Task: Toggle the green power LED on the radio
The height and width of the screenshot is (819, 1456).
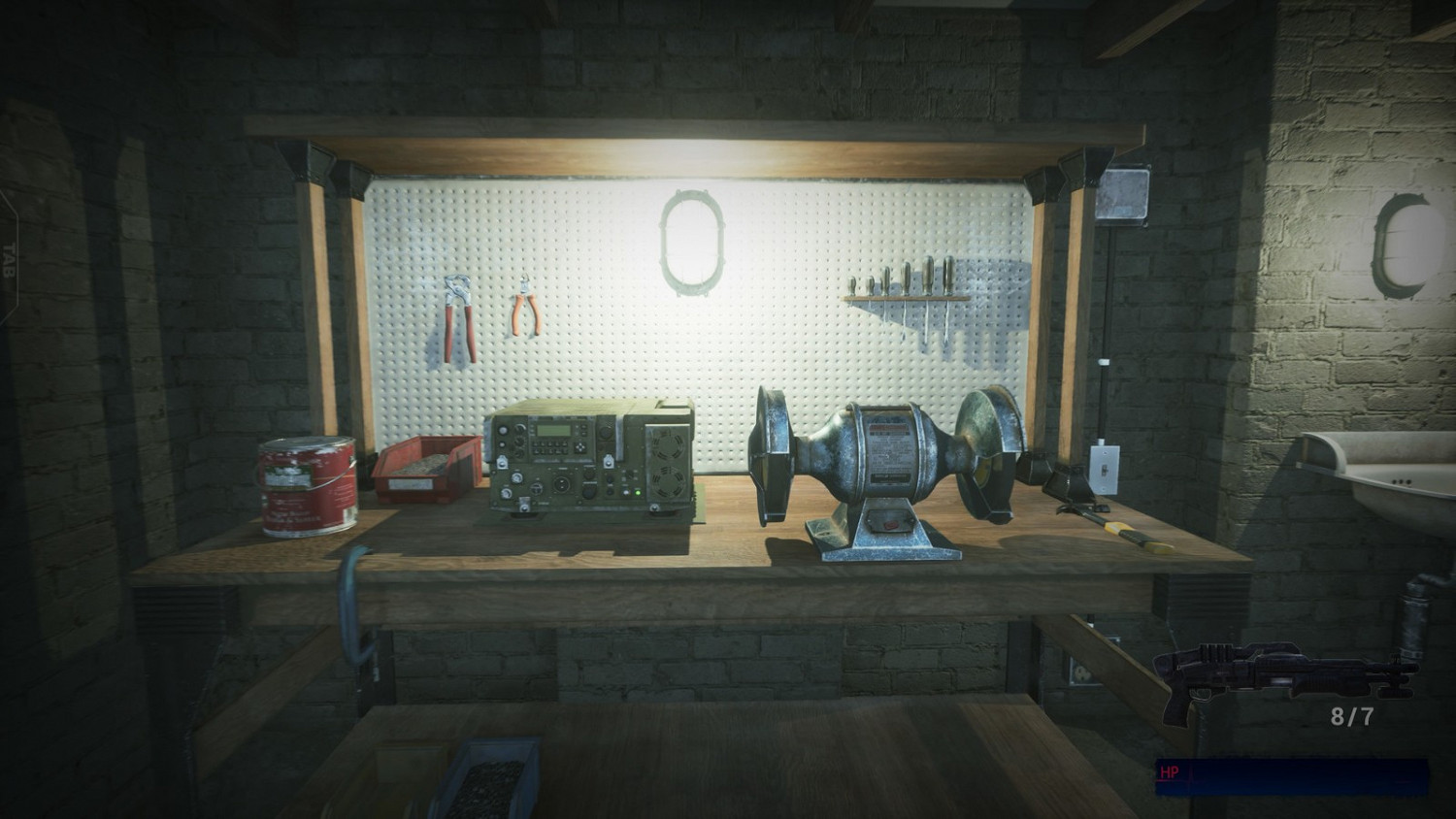Action: 638,492
